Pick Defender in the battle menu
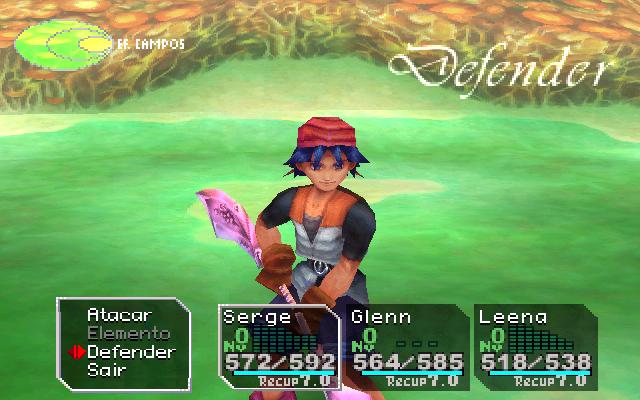Viewport: 640px width, 400px height. pyautogui.click(x=130, y=352)
